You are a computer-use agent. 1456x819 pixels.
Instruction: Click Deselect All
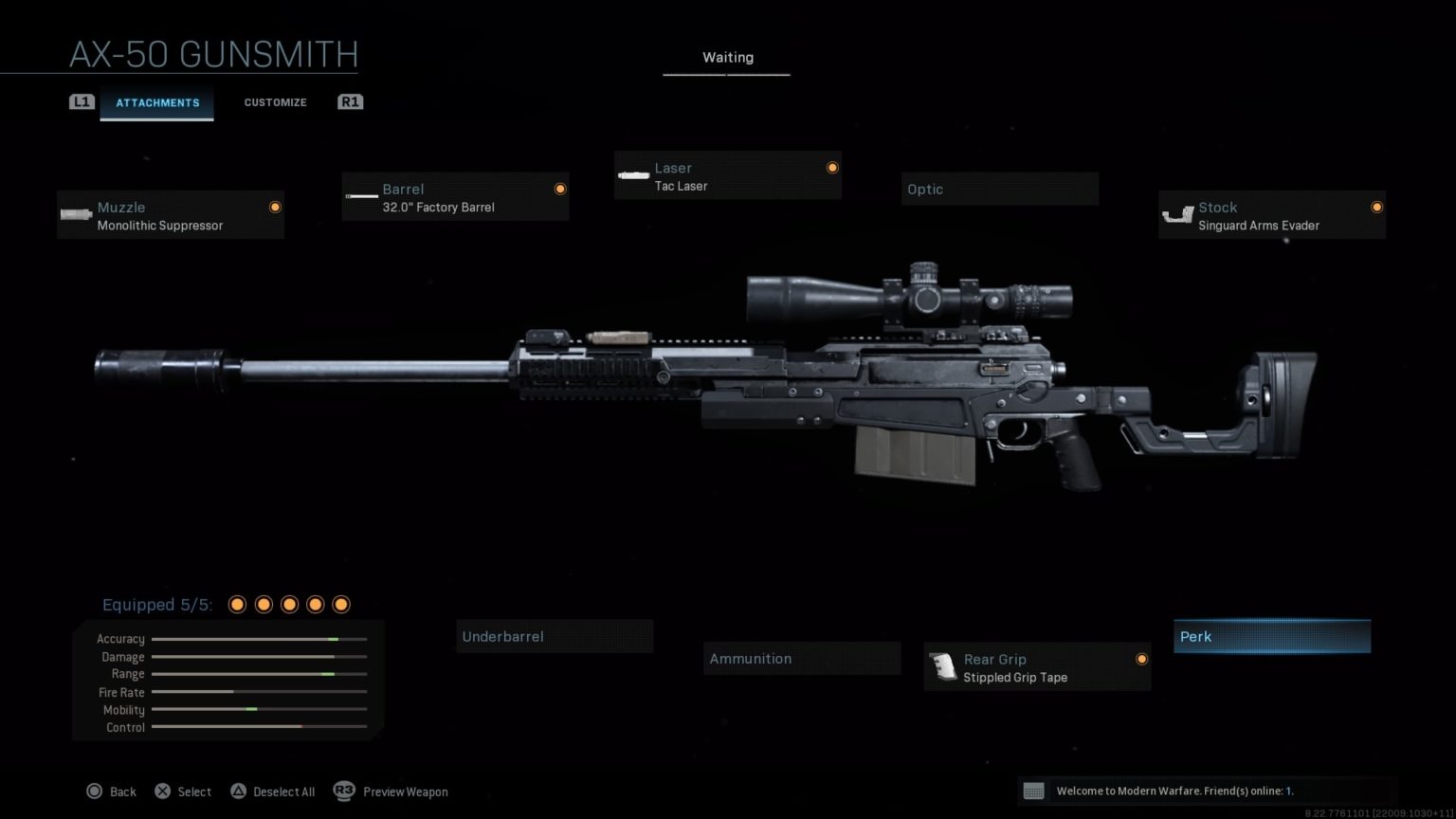pos(272,792)
